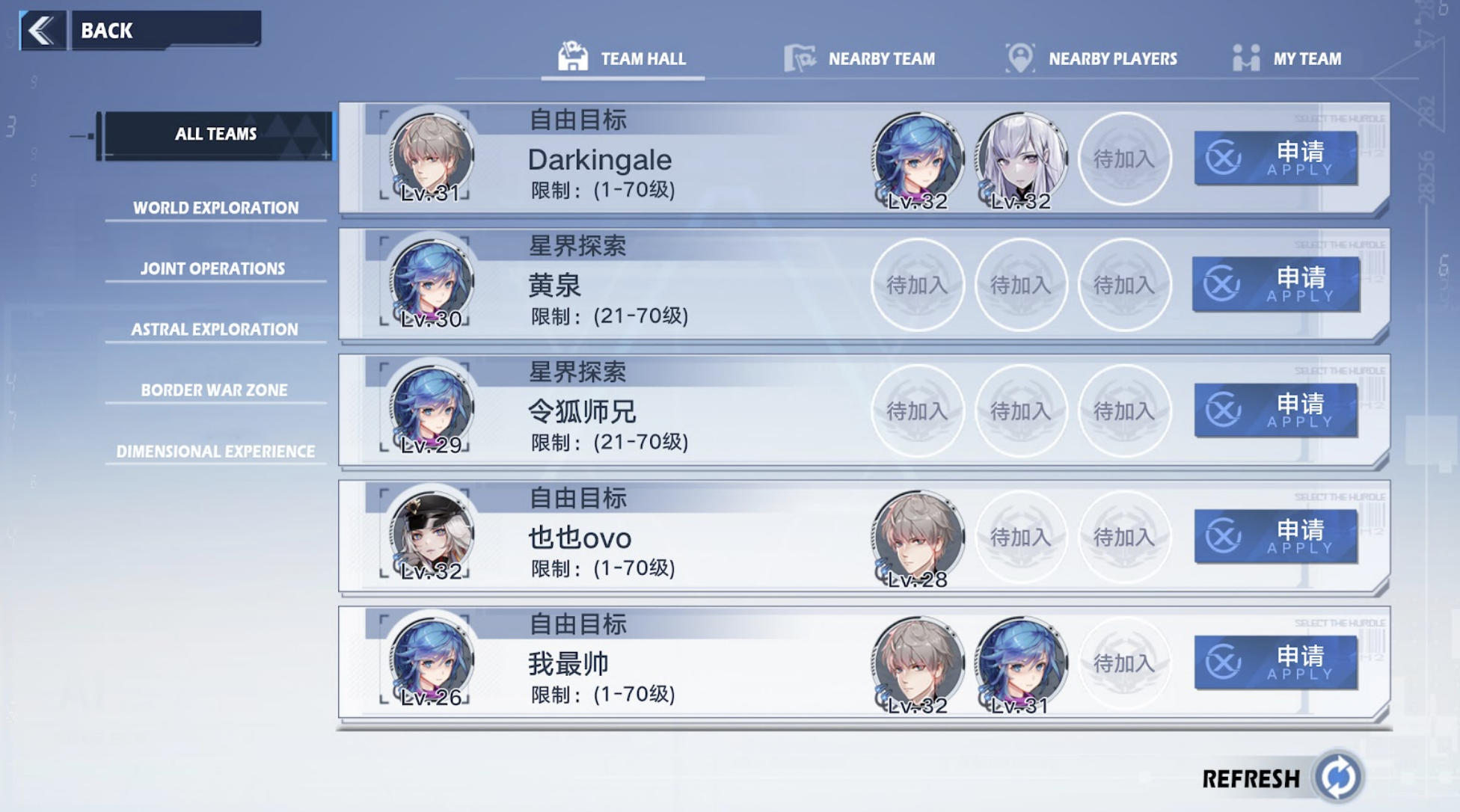Click the timer icon beside 黄泉's Apply button
The width and height of the screenshot is (1460, 812).
point(1221,284)
